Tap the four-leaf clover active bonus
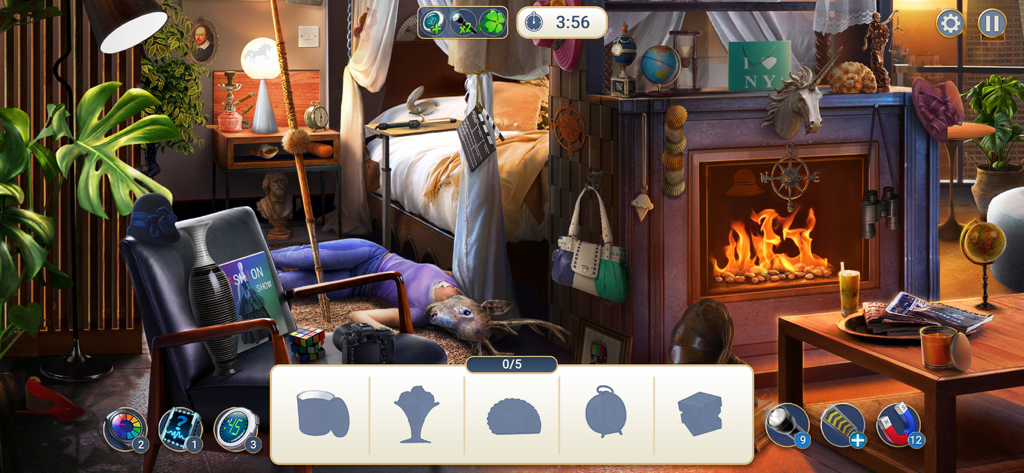1024x473 pixels. coord(491,22)
